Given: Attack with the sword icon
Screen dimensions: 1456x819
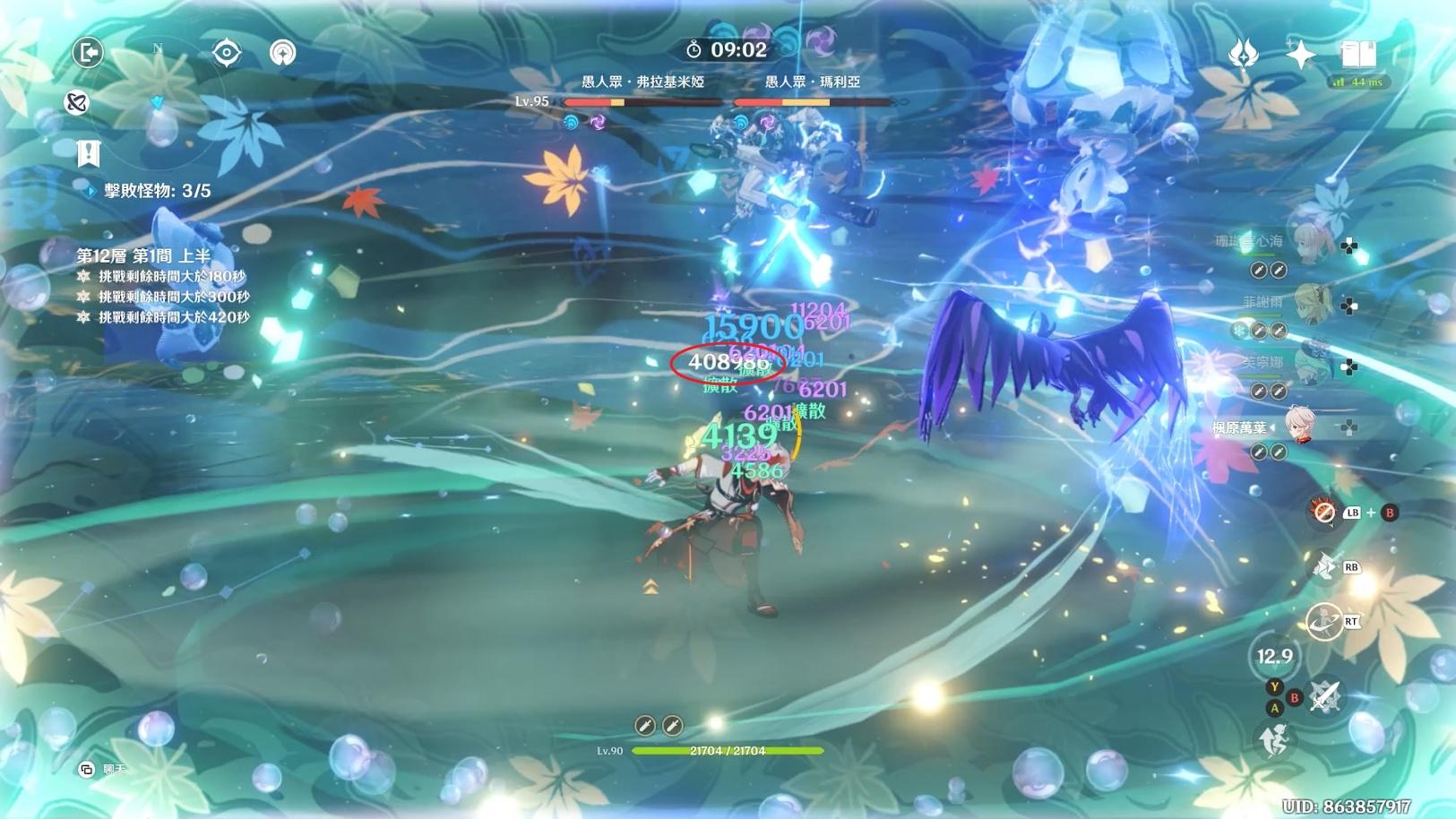Looking at the screenshot, I should coord(1324,695).
